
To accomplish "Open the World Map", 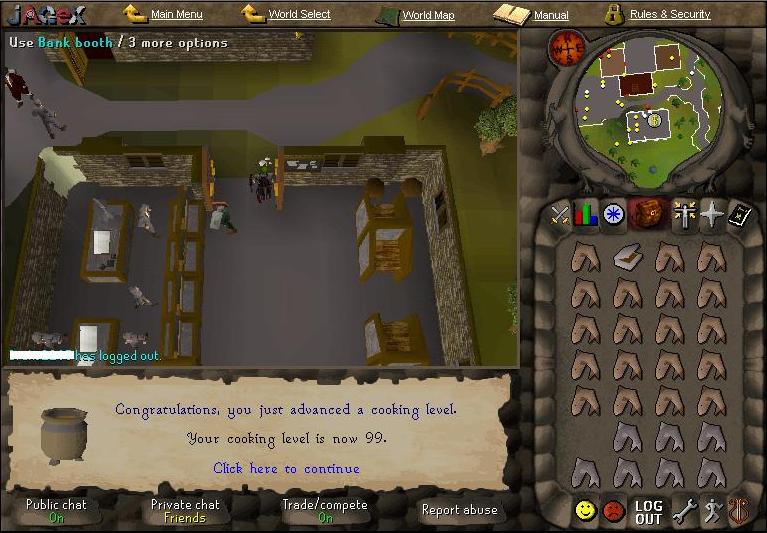I will (428, 16).
